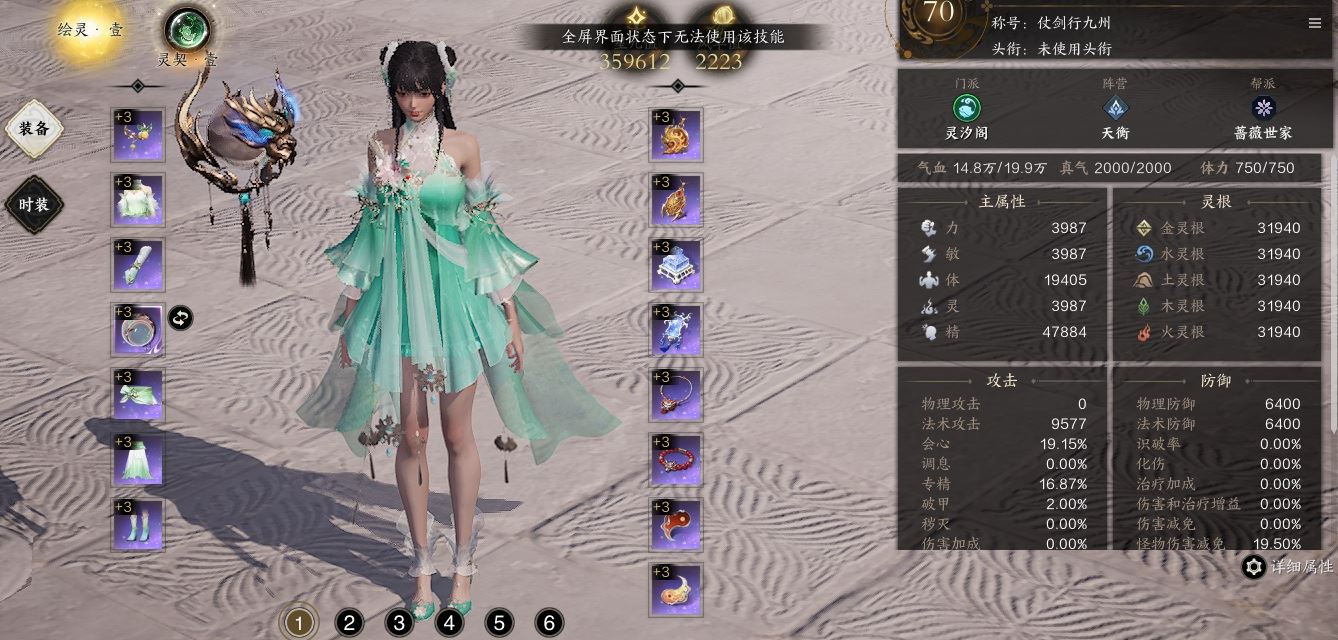Select the green boots equipment slot
This screenshot has height=640, width=1338.
point(138,524)
